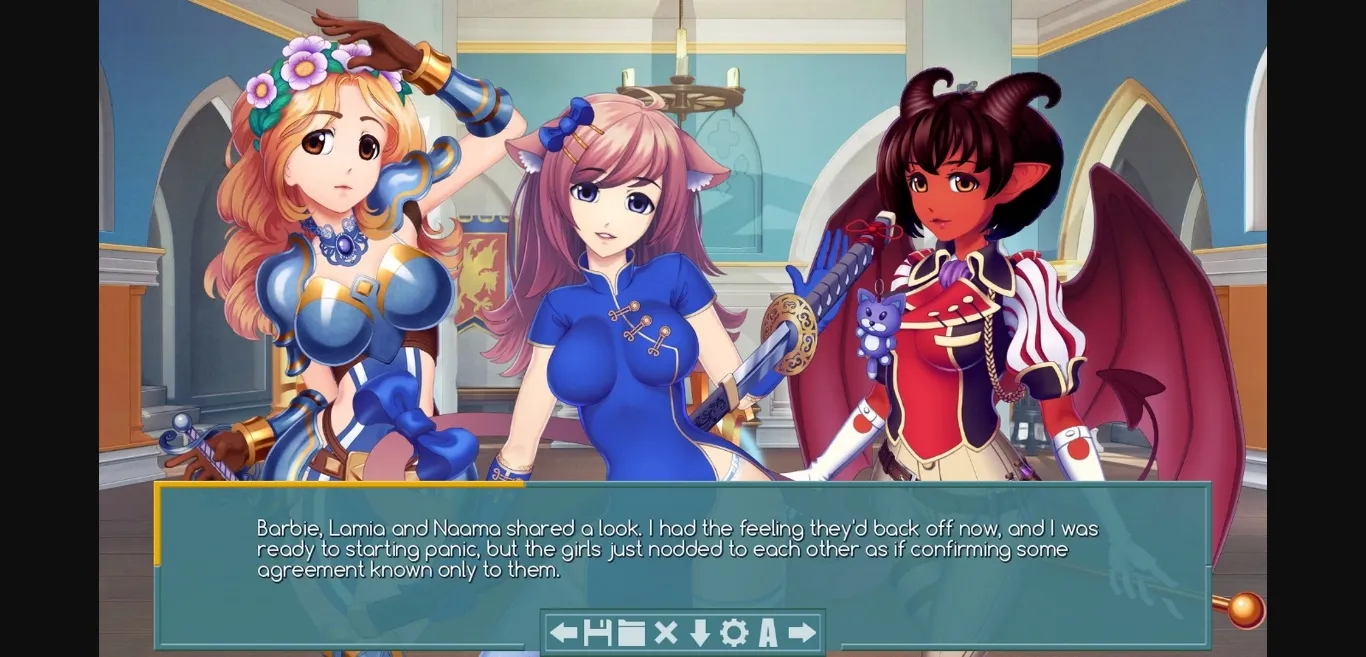Open settings with the gear icon
This screenshot has width=1366, height=657.
tap(734, 632)
